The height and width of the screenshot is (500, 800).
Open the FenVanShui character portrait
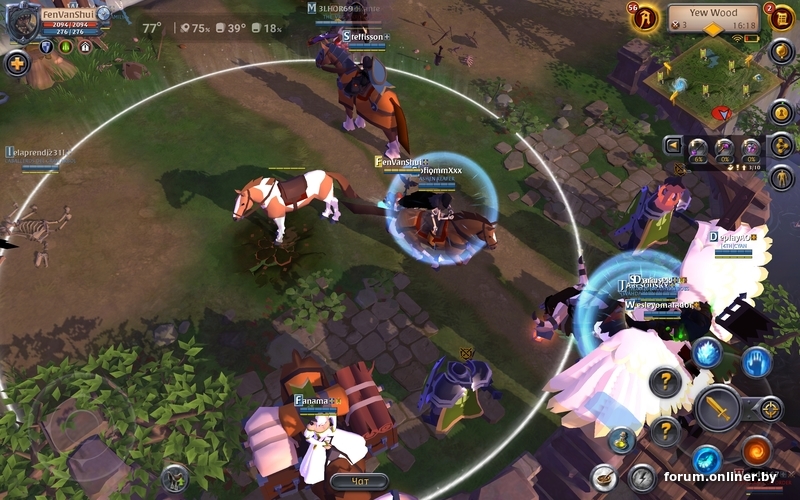pyautogui.click(x=22, y=22)
